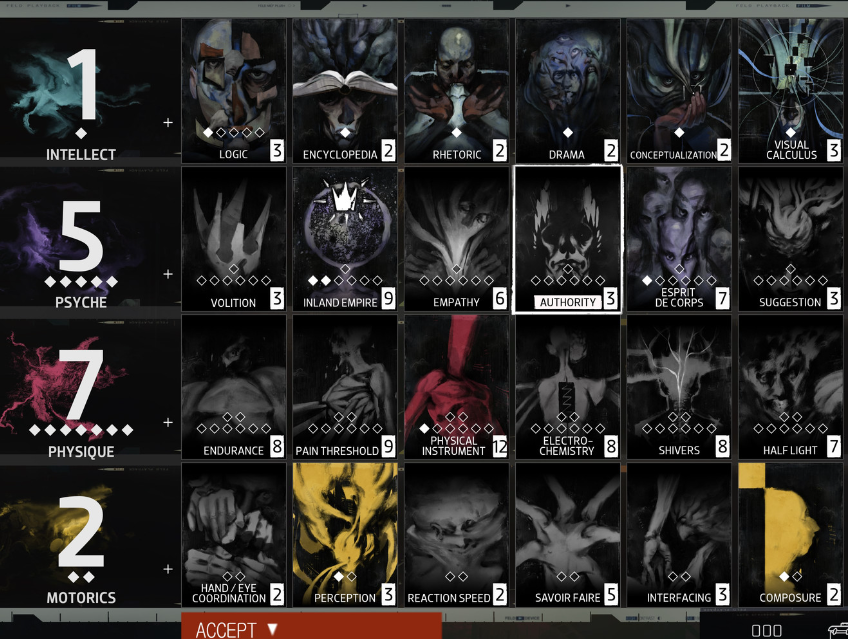Raise the Motorics attribute with its plus
The width and height of the screenshot is (848, 639).
coord(168,569)
